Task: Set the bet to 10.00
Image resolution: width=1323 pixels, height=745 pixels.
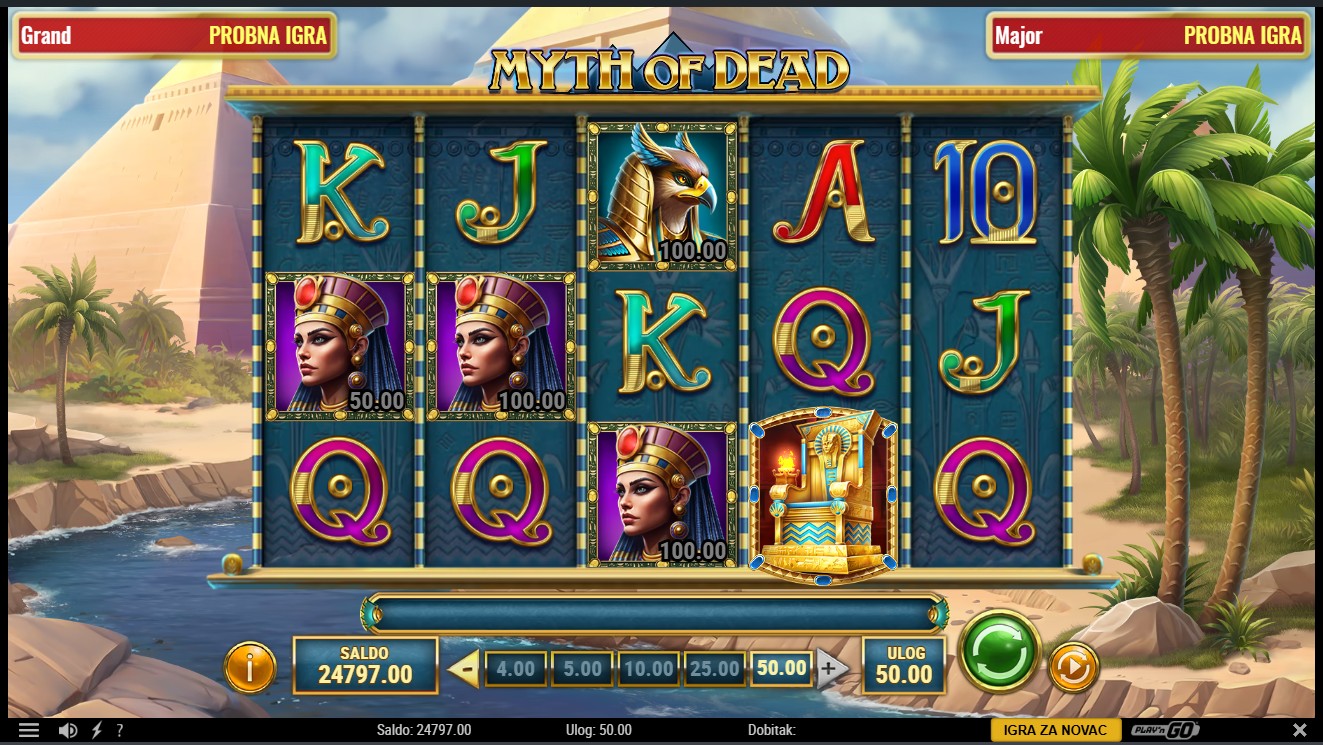Action: [648, 668]
